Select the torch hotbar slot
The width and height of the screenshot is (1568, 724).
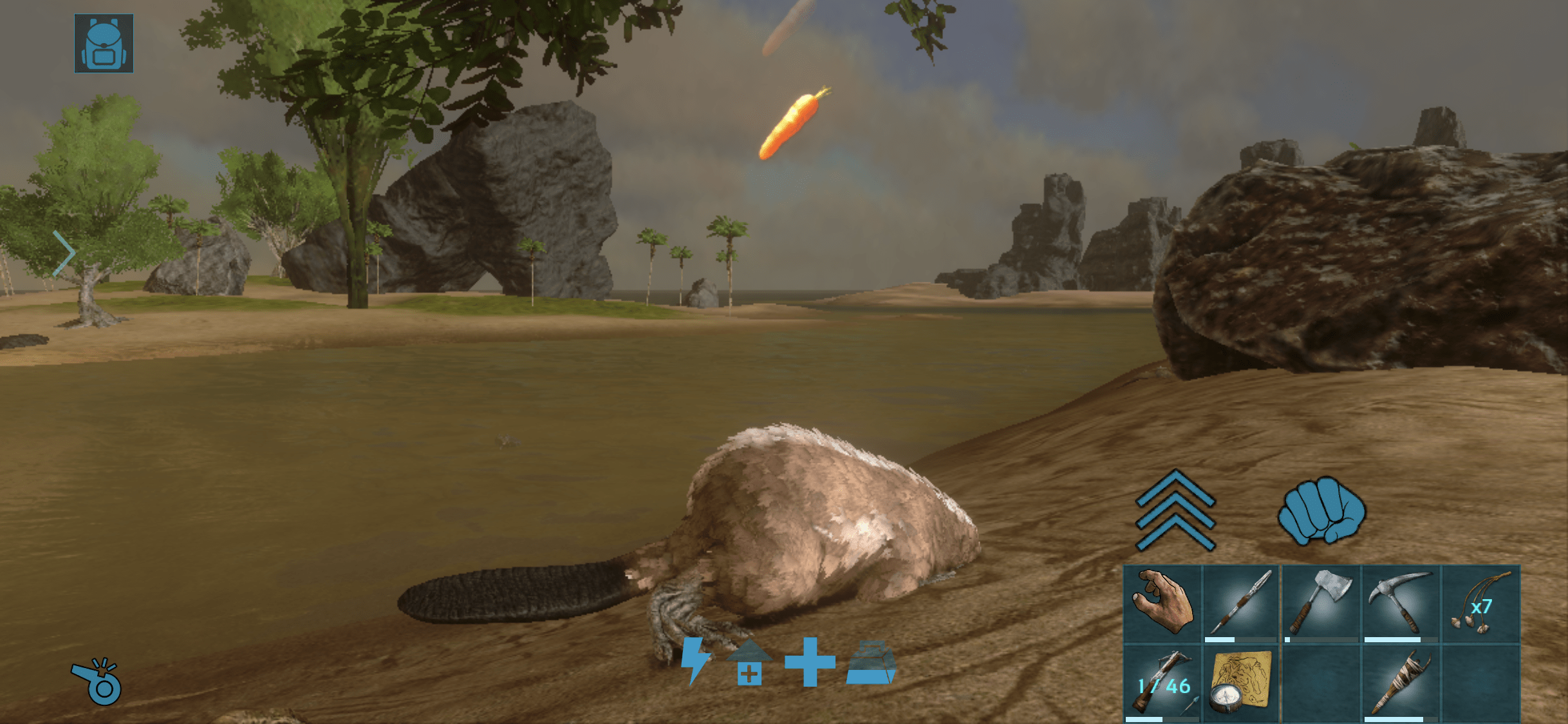click(1401, 683)
